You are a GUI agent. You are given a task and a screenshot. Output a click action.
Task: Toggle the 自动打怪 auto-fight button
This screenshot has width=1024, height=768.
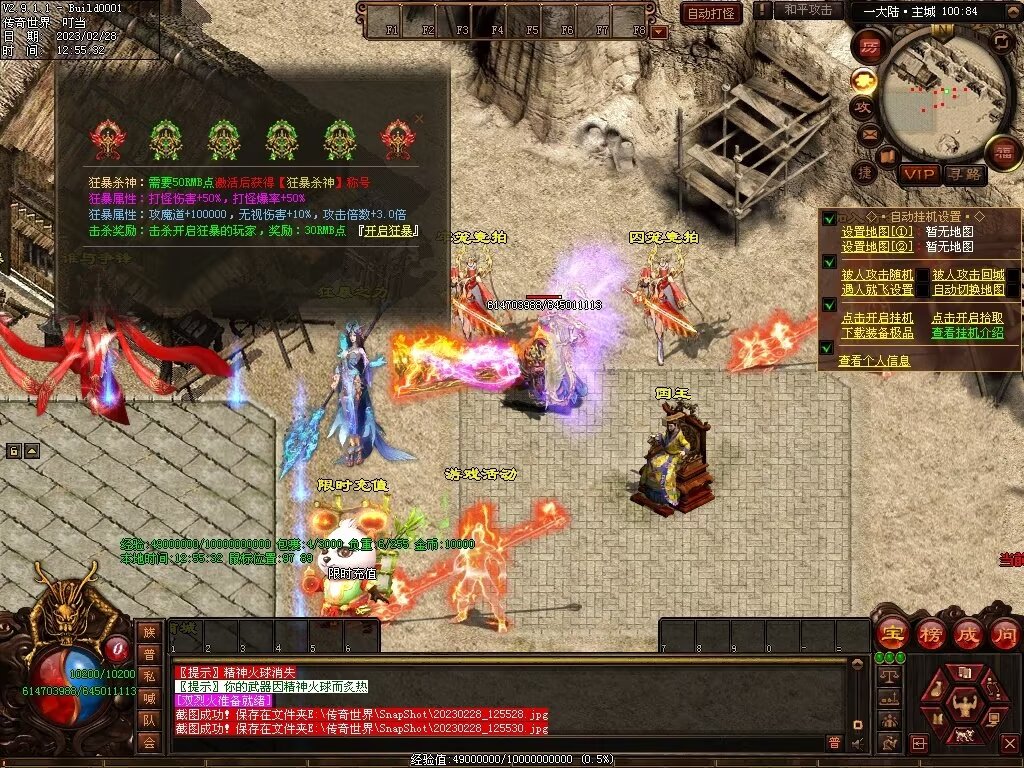(x=711, y=13)
